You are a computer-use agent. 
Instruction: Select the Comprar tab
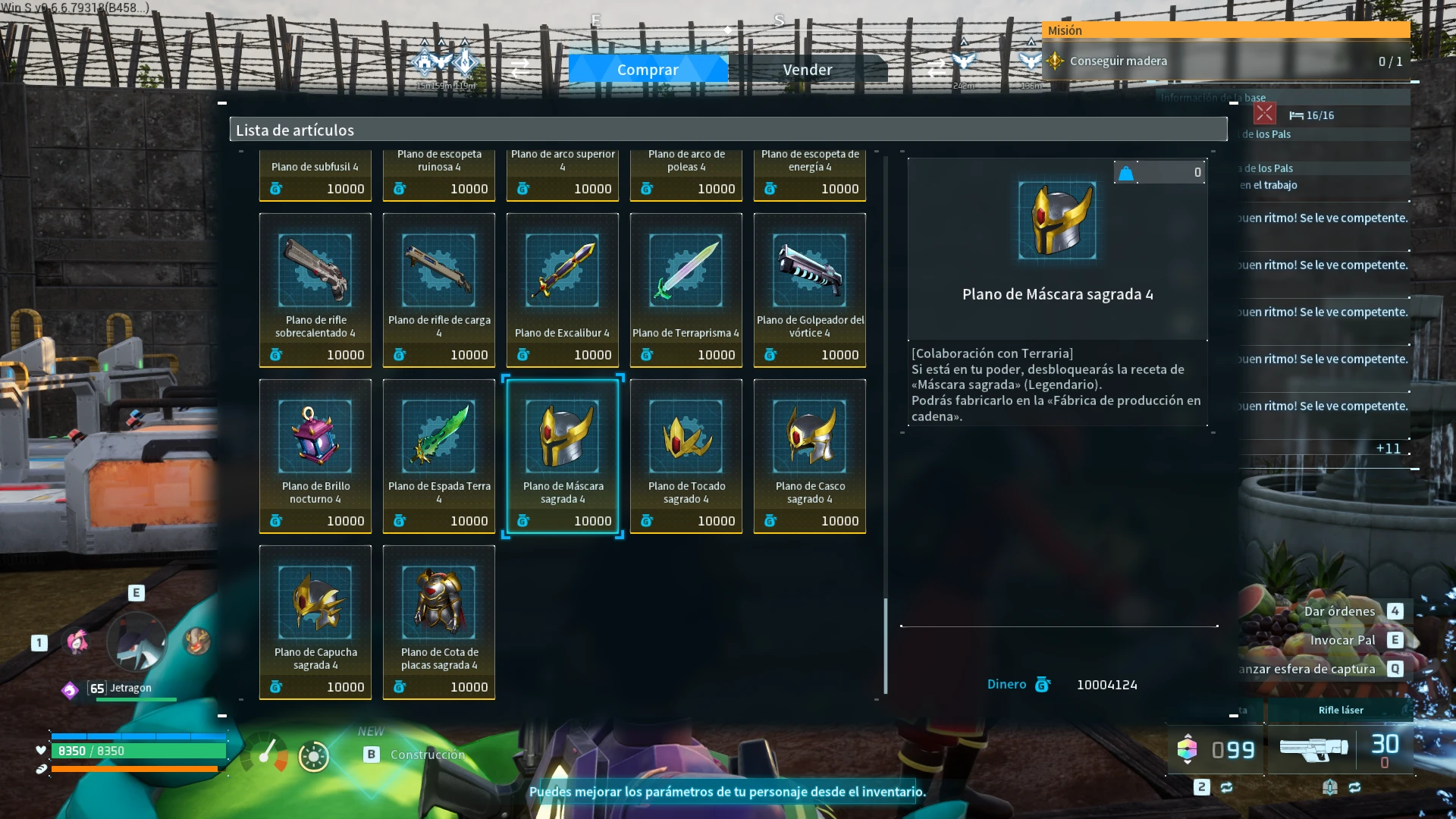pyautogui.click(x=648, y=69)
